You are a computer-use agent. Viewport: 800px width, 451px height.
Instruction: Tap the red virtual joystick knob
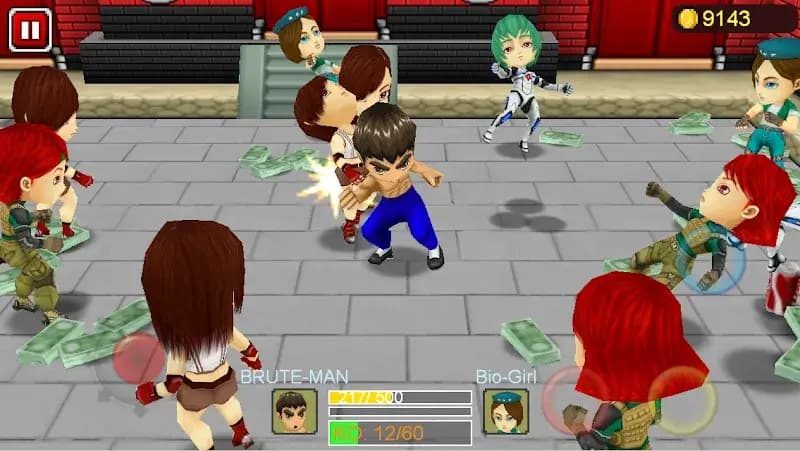[138, 358]
